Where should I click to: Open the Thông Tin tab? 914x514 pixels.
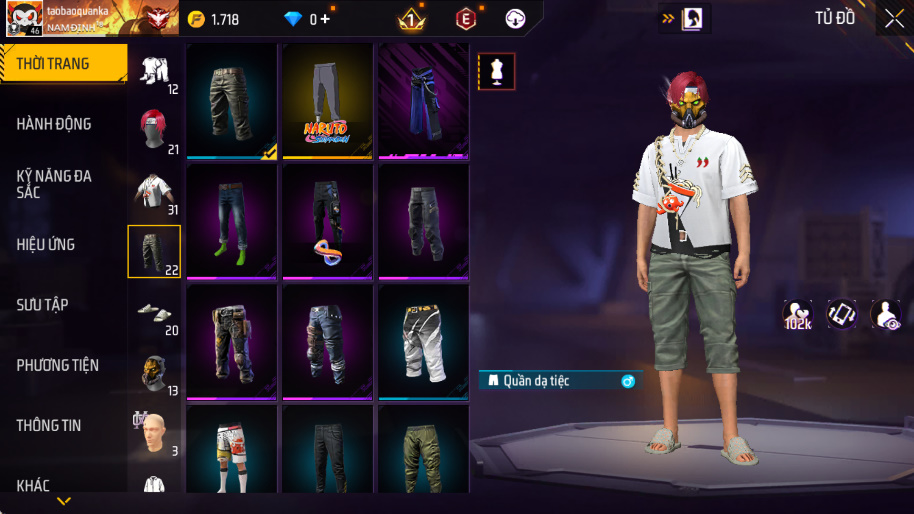pyautogui.click(x=49, y=425)
